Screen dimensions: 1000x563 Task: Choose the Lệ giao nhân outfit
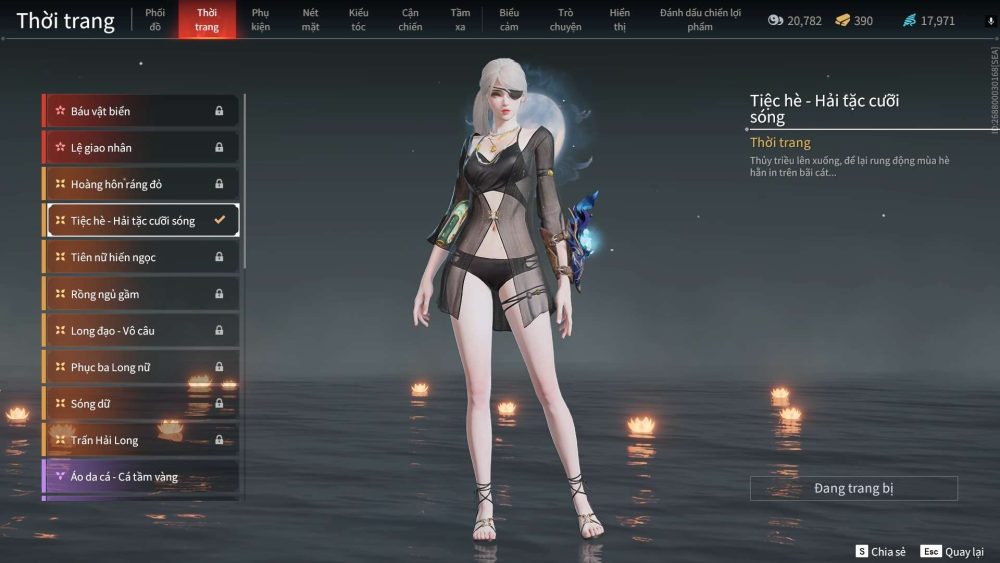pos(141,148)
